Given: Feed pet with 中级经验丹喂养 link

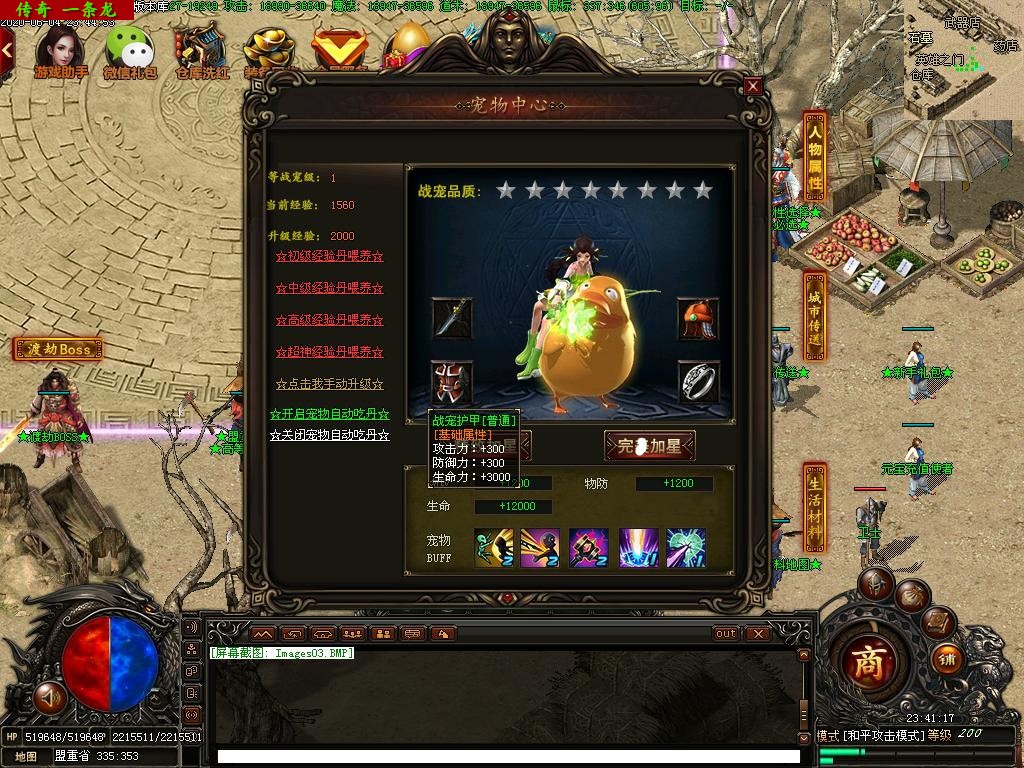Looking at the screenshot, I should (329, 288).
